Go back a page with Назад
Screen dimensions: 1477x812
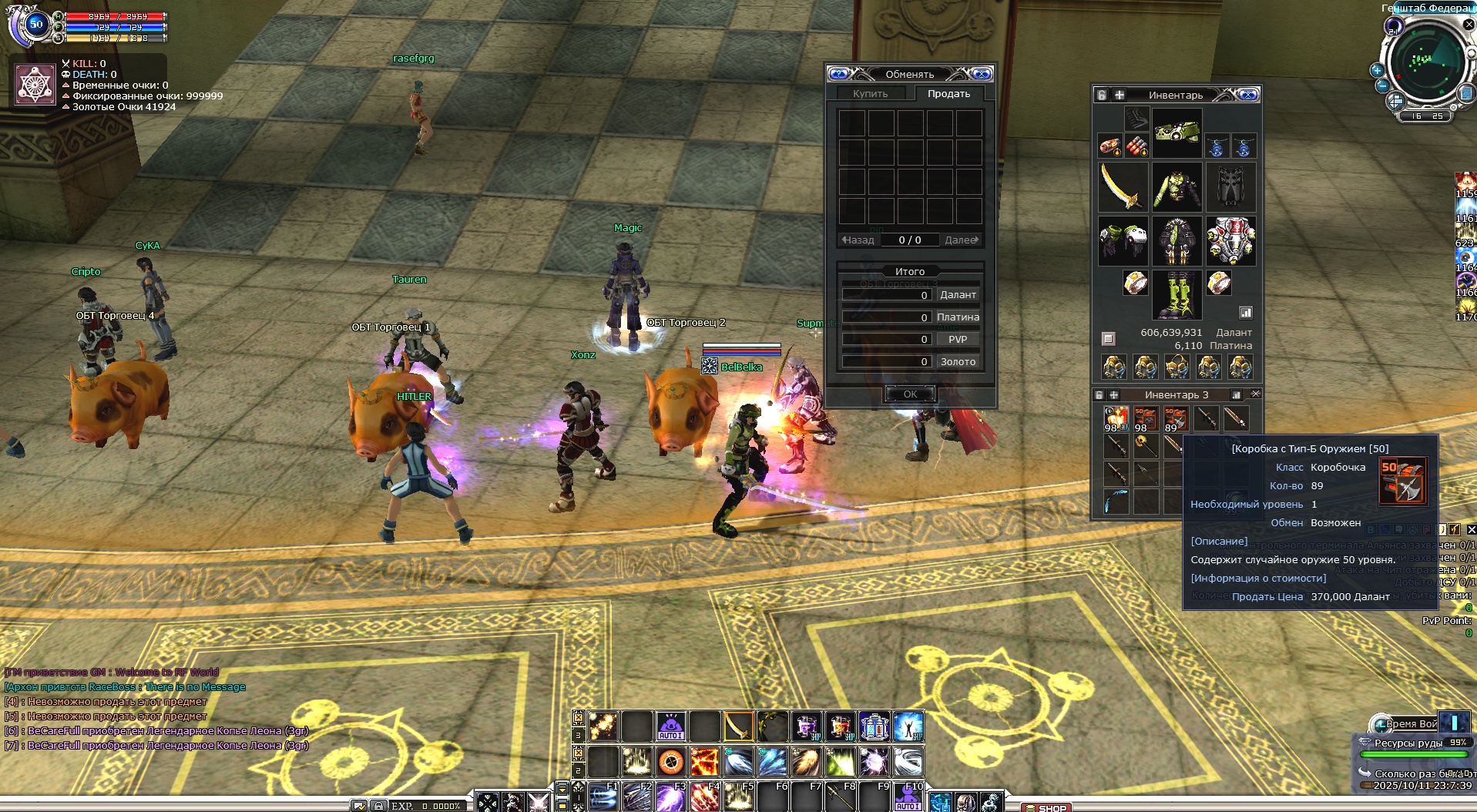click(858, 240)
